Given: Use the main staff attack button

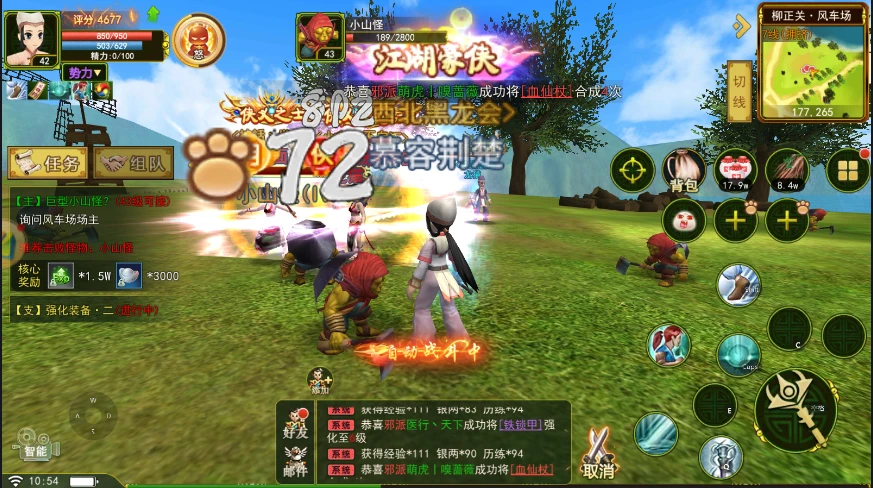Looking at the screenshot, I should (795, 408).
